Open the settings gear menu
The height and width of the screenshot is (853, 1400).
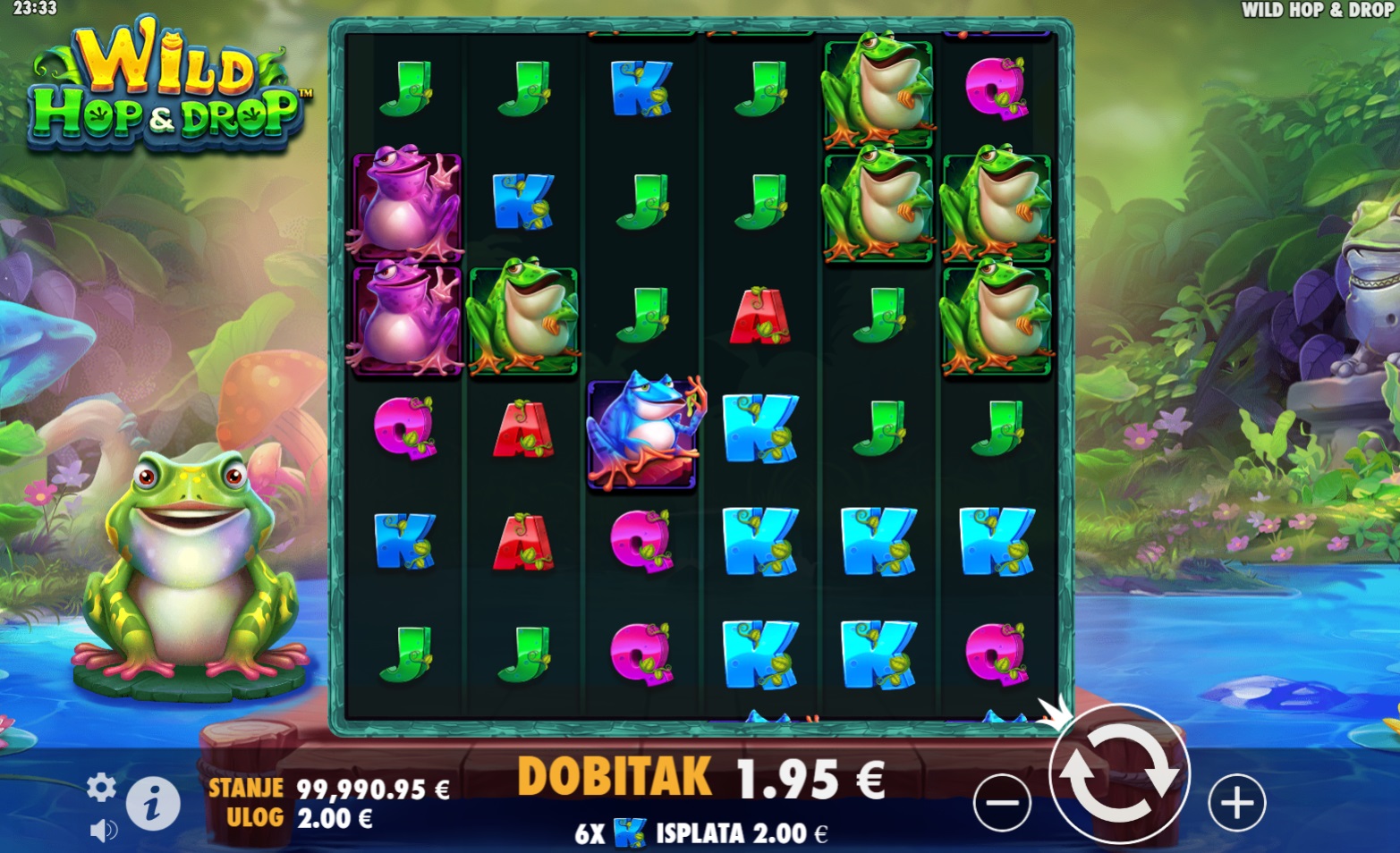pos(101,787)
